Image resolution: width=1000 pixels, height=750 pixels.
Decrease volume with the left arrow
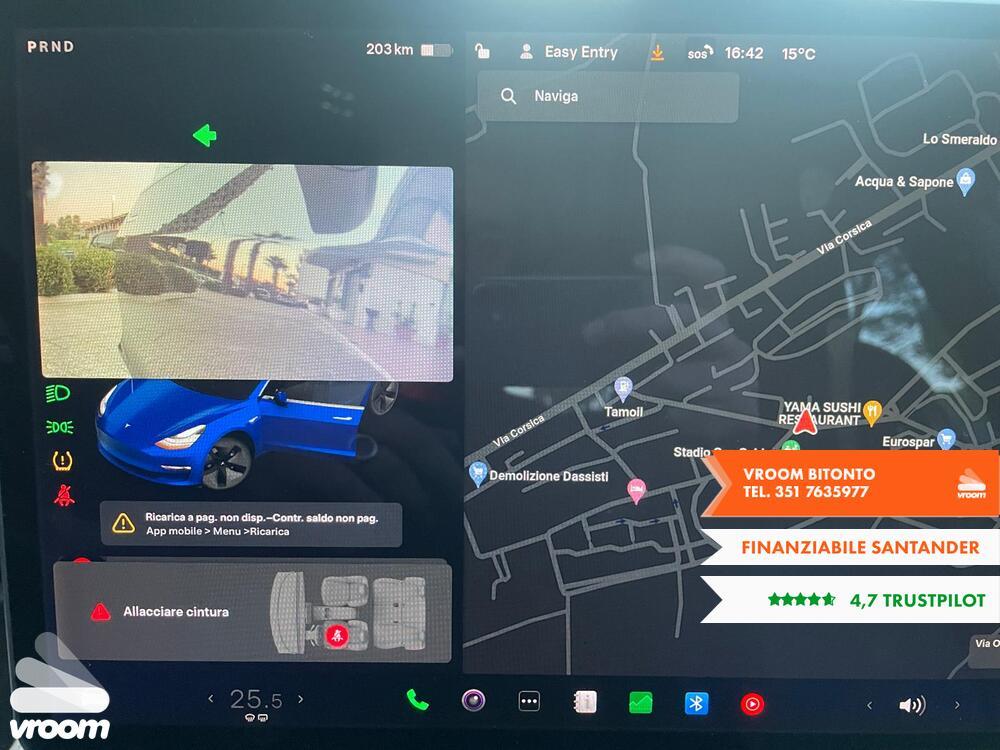tap(869, 705)
